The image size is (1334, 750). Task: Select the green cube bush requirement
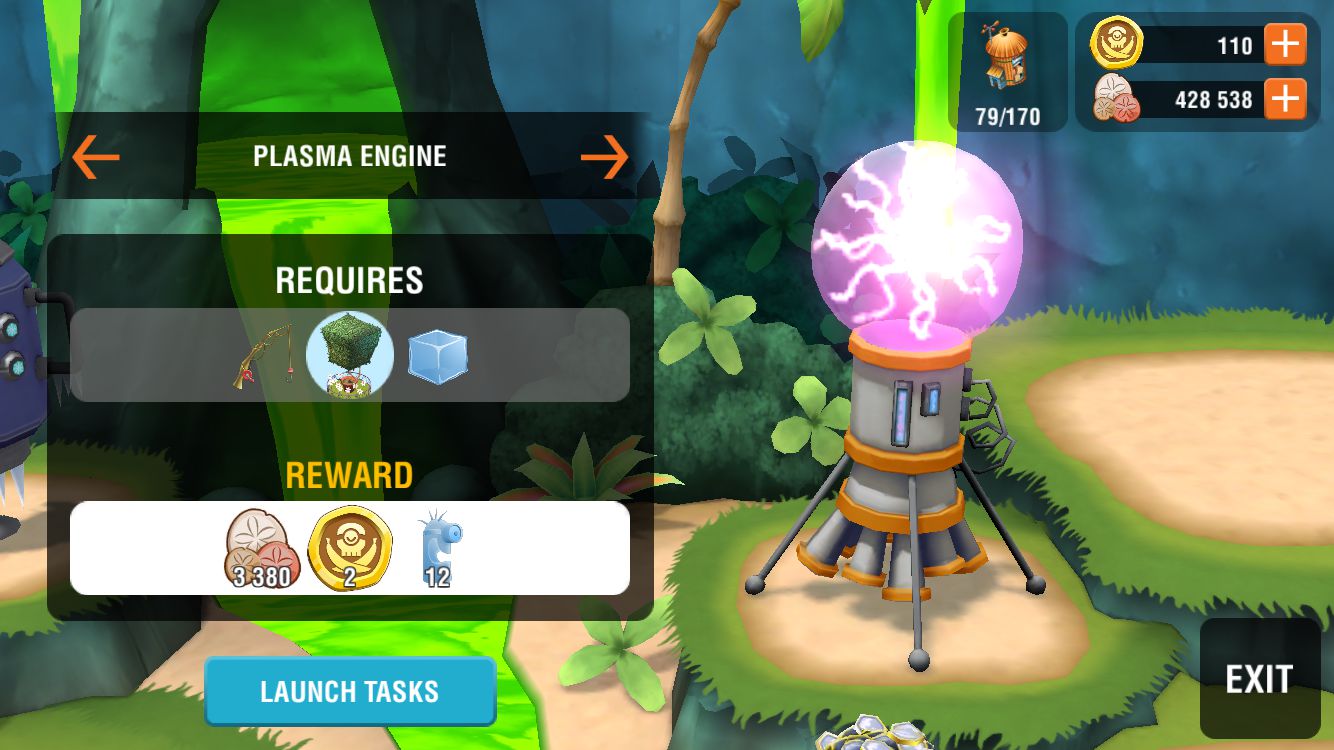pyautogui.click(x=350, y=354)
